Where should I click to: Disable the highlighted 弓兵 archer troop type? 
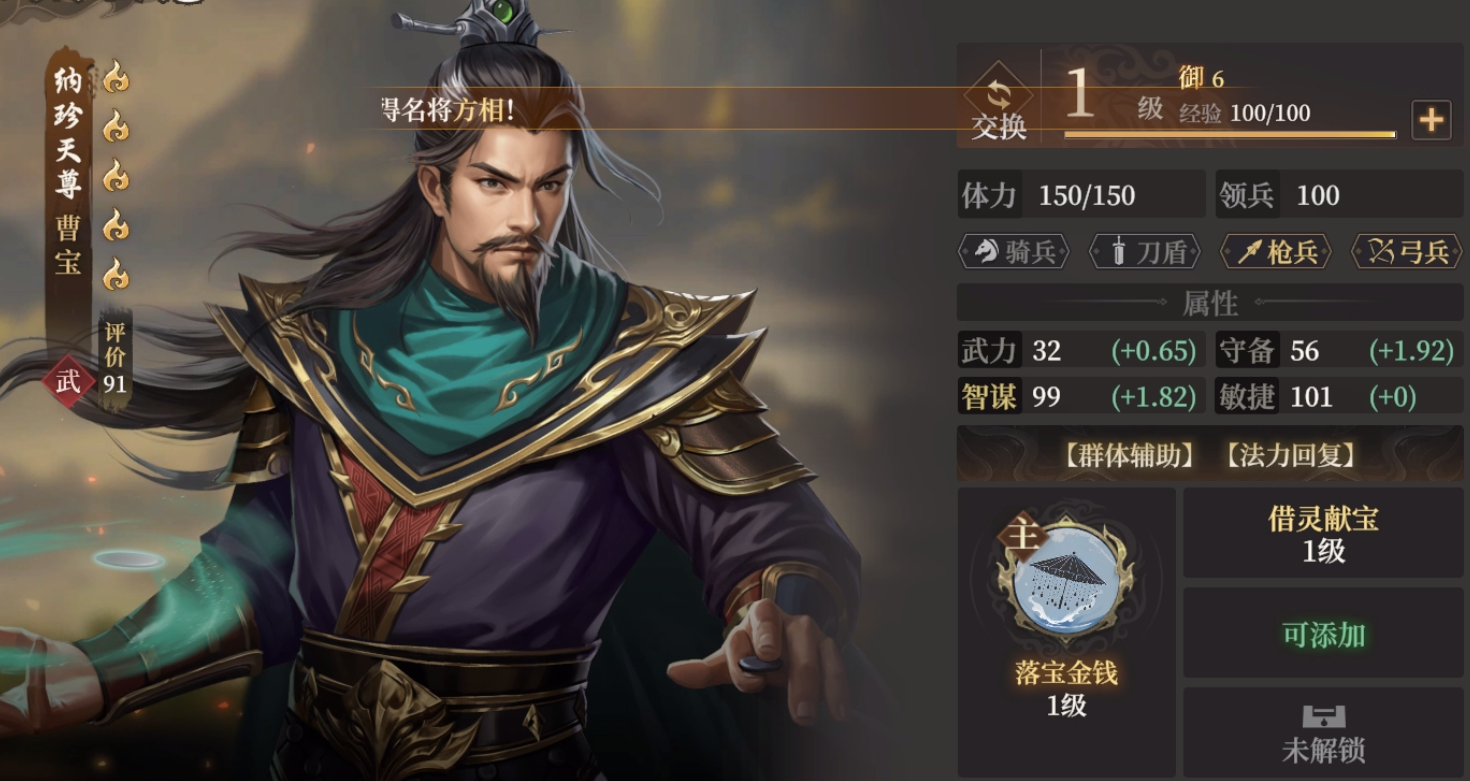click(1405, 253)
